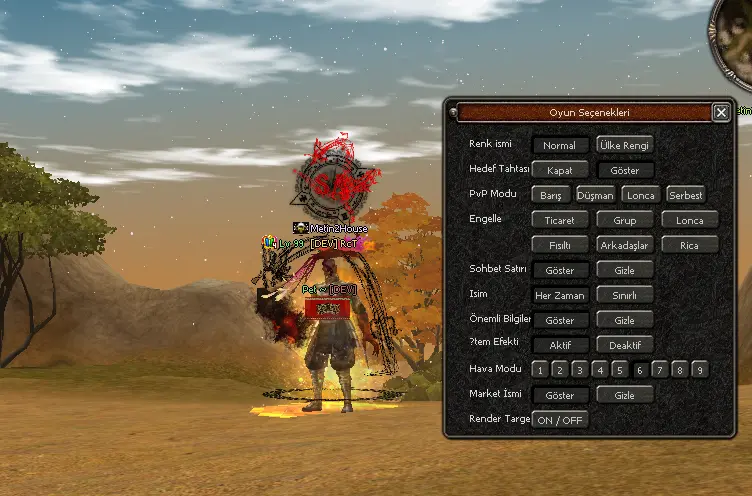This screenshot has height=496, width=752.
Task: Switch PvP Modu to Düşman
Action: click(596, 195)
